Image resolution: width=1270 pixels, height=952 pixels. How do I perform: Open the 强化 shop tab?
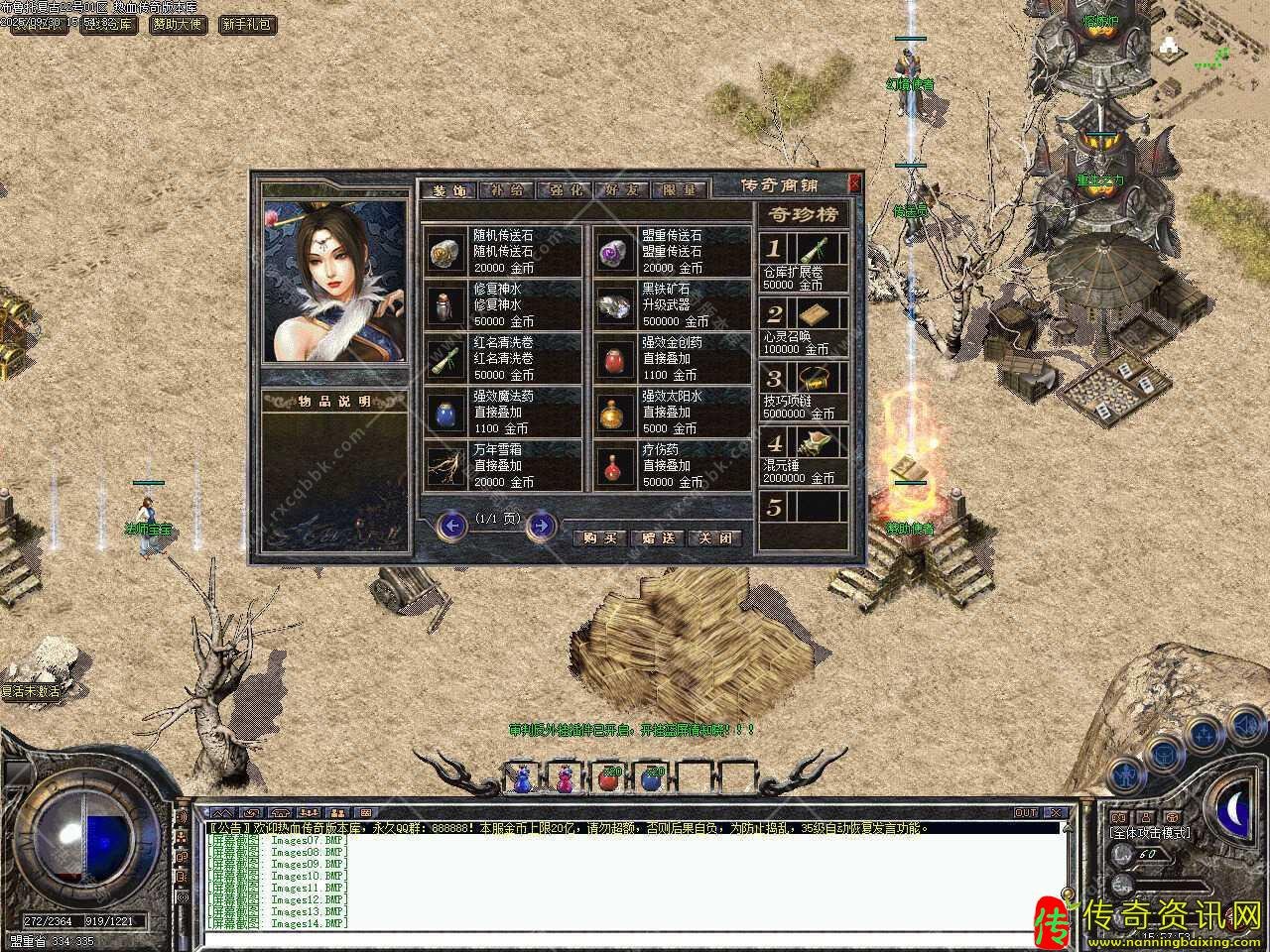(x=566, y=190)
